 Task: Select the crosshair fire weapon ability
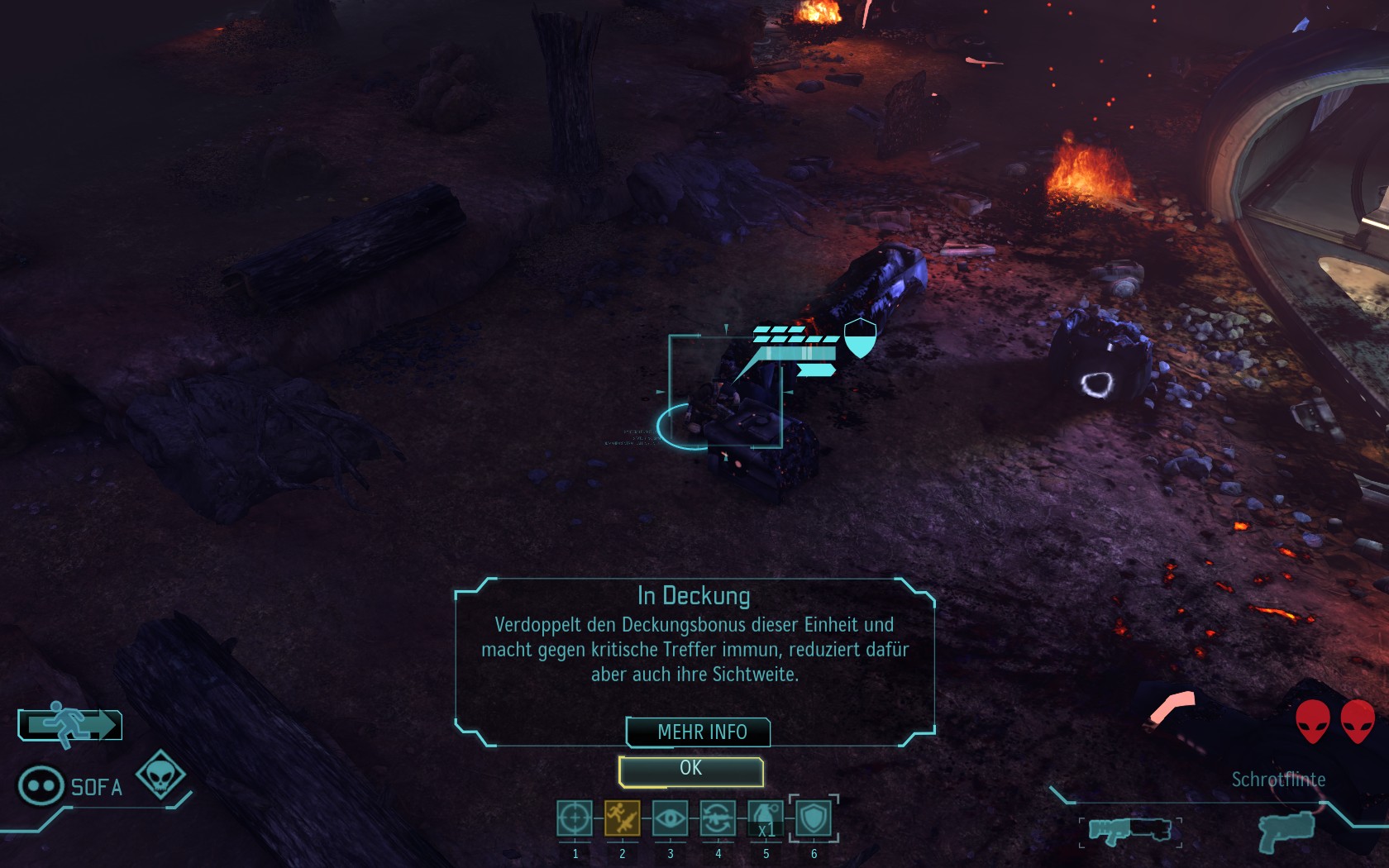[x=575, y=818]
